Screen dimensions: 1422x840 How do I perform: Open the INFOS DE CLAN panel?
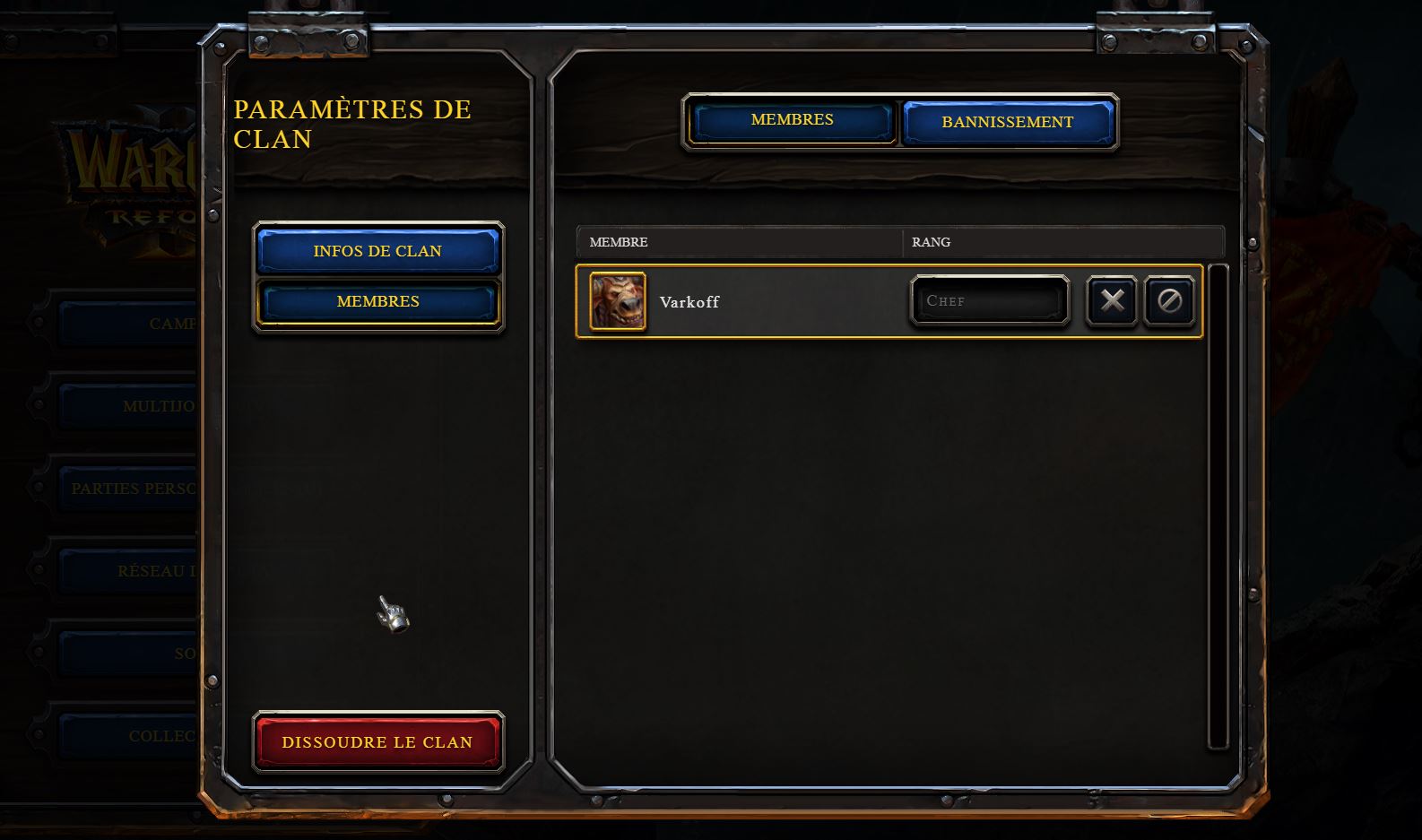[x=377, y=251]
